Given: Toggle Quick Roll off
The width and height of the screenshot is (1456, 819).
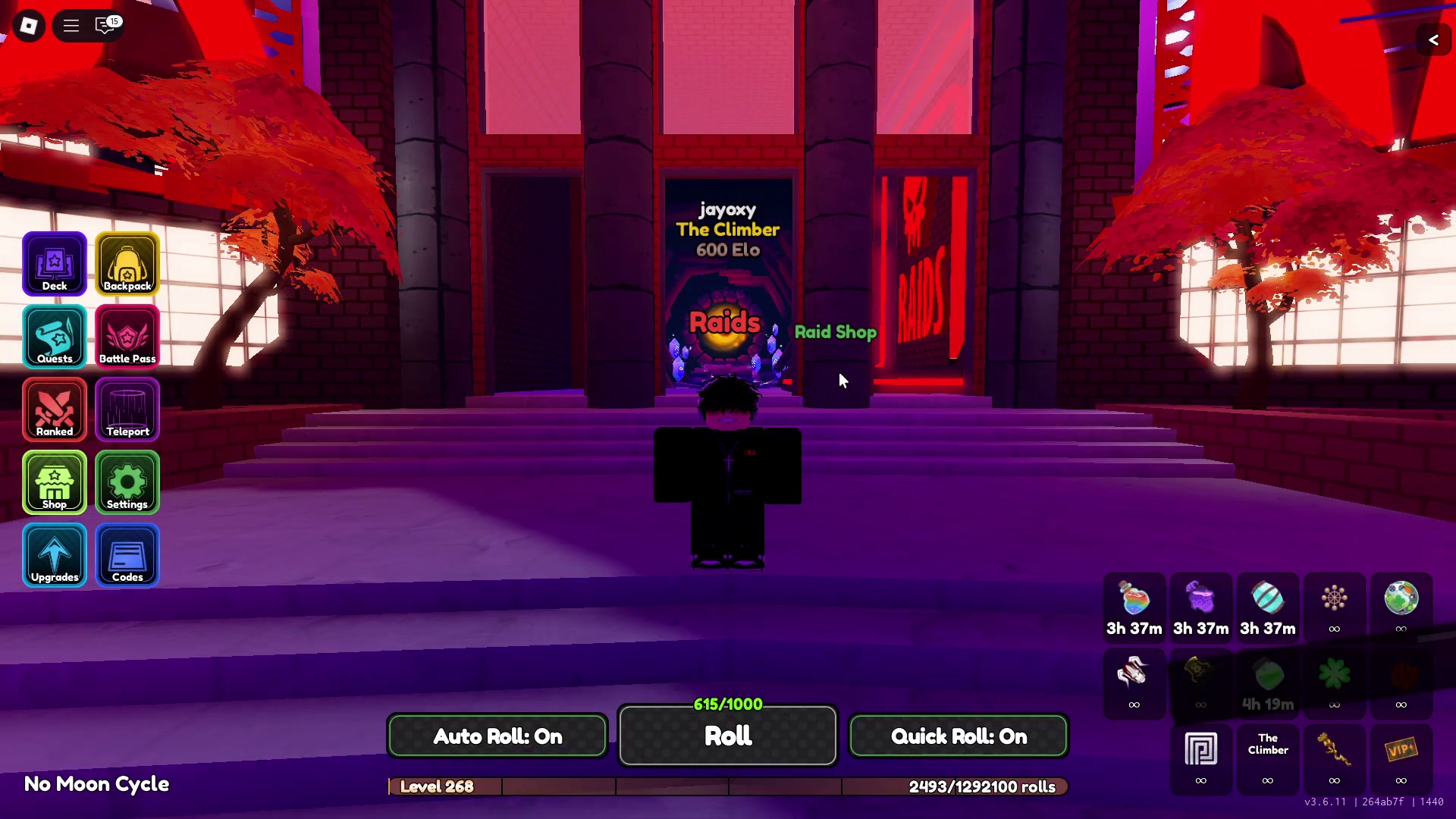Looking at the screenshot, I should point(959,736).
